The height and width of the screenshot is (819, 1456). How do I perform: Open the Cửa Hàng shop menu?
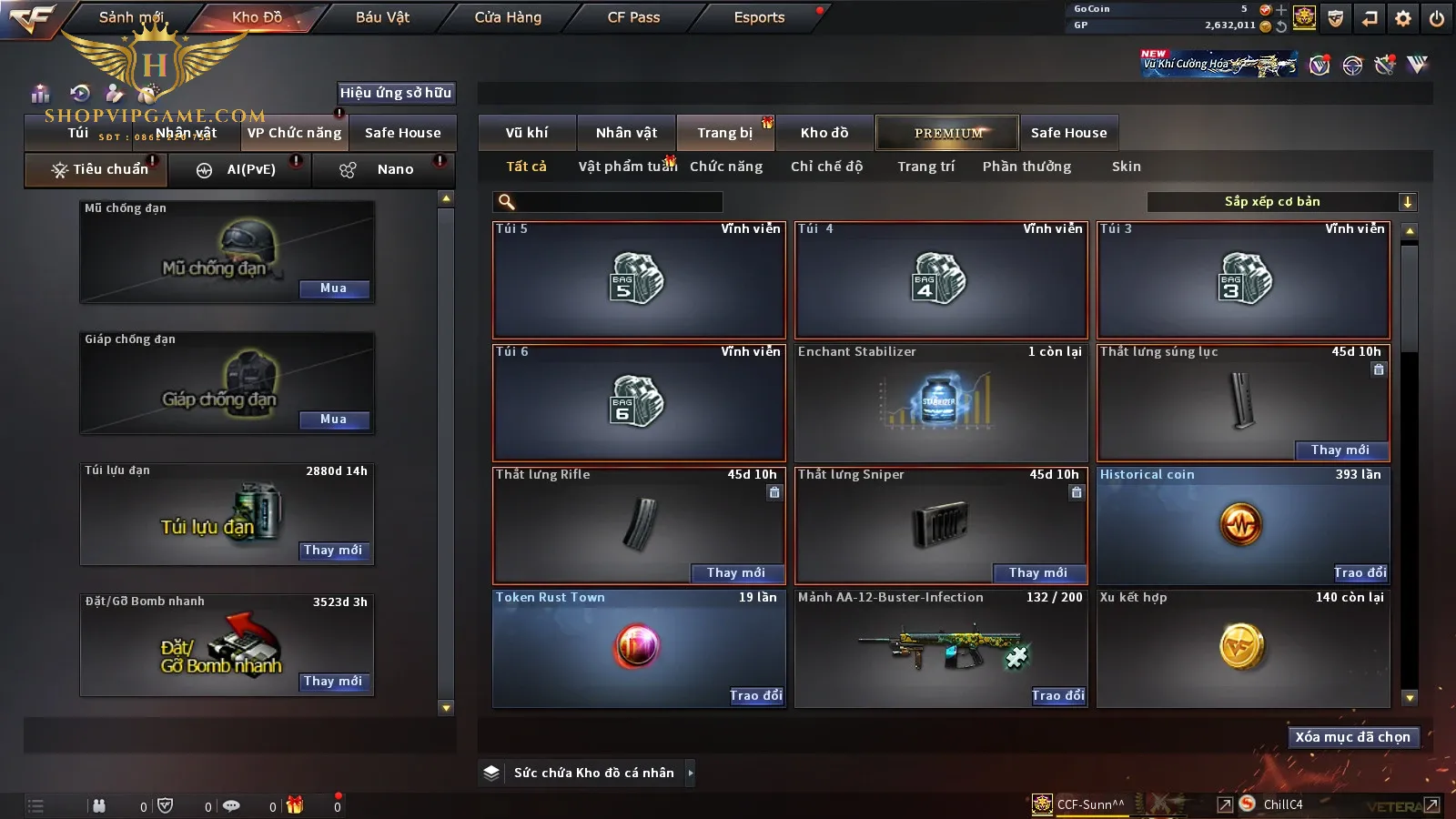pyautogui.click(x=508, y=17)
